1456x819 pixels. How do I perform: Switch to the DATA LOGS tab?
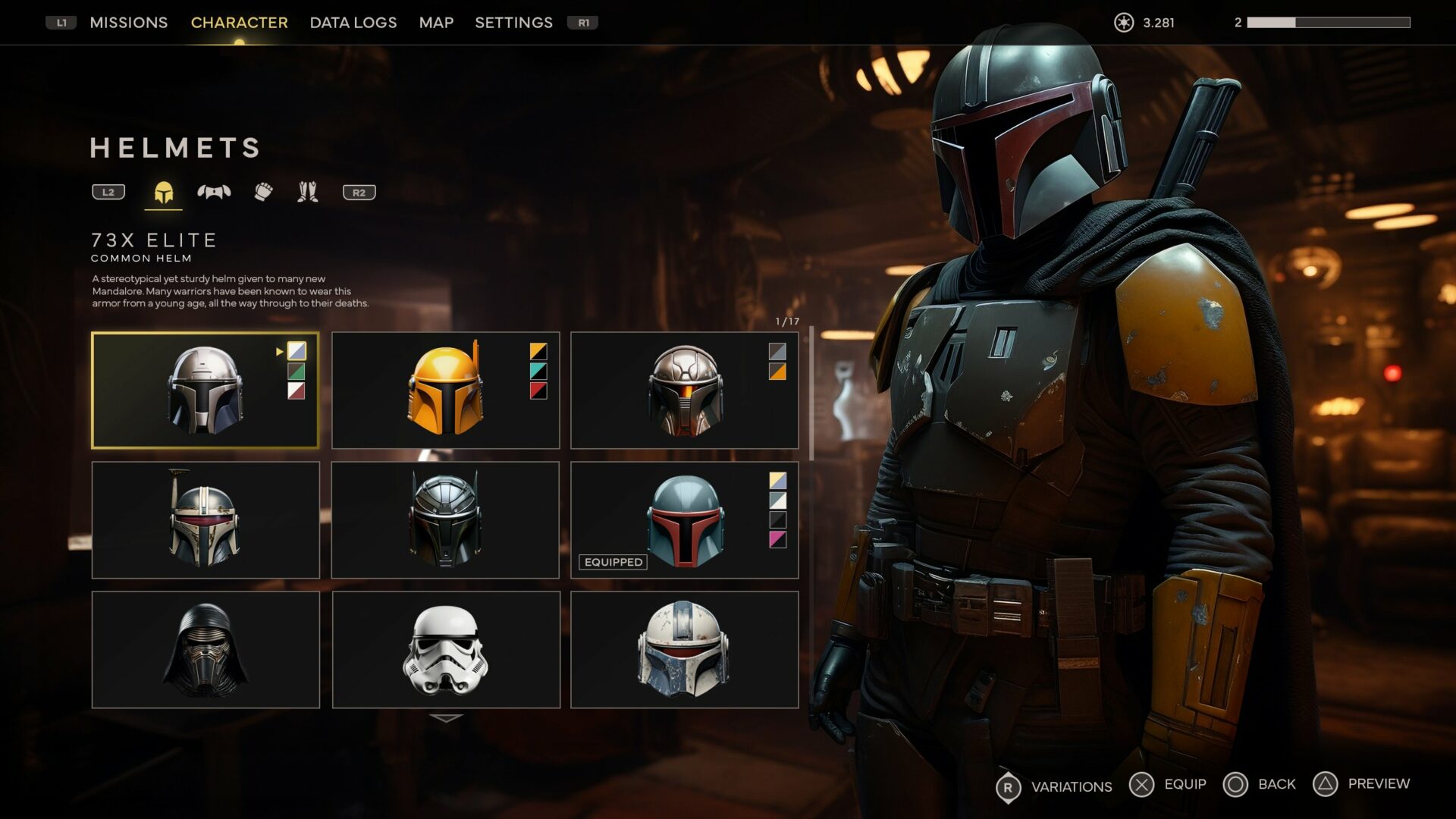[x=352, y=22]
